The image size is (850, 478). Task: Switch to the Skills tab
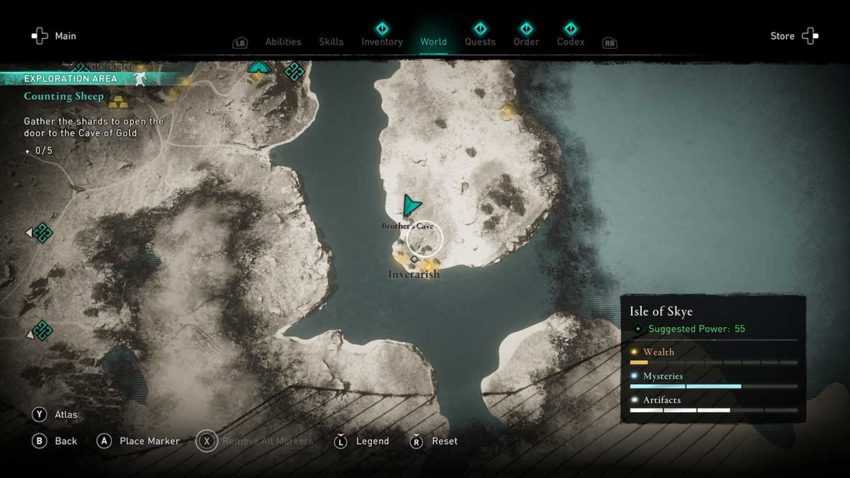pyautogui.click(x=331, y=42)
